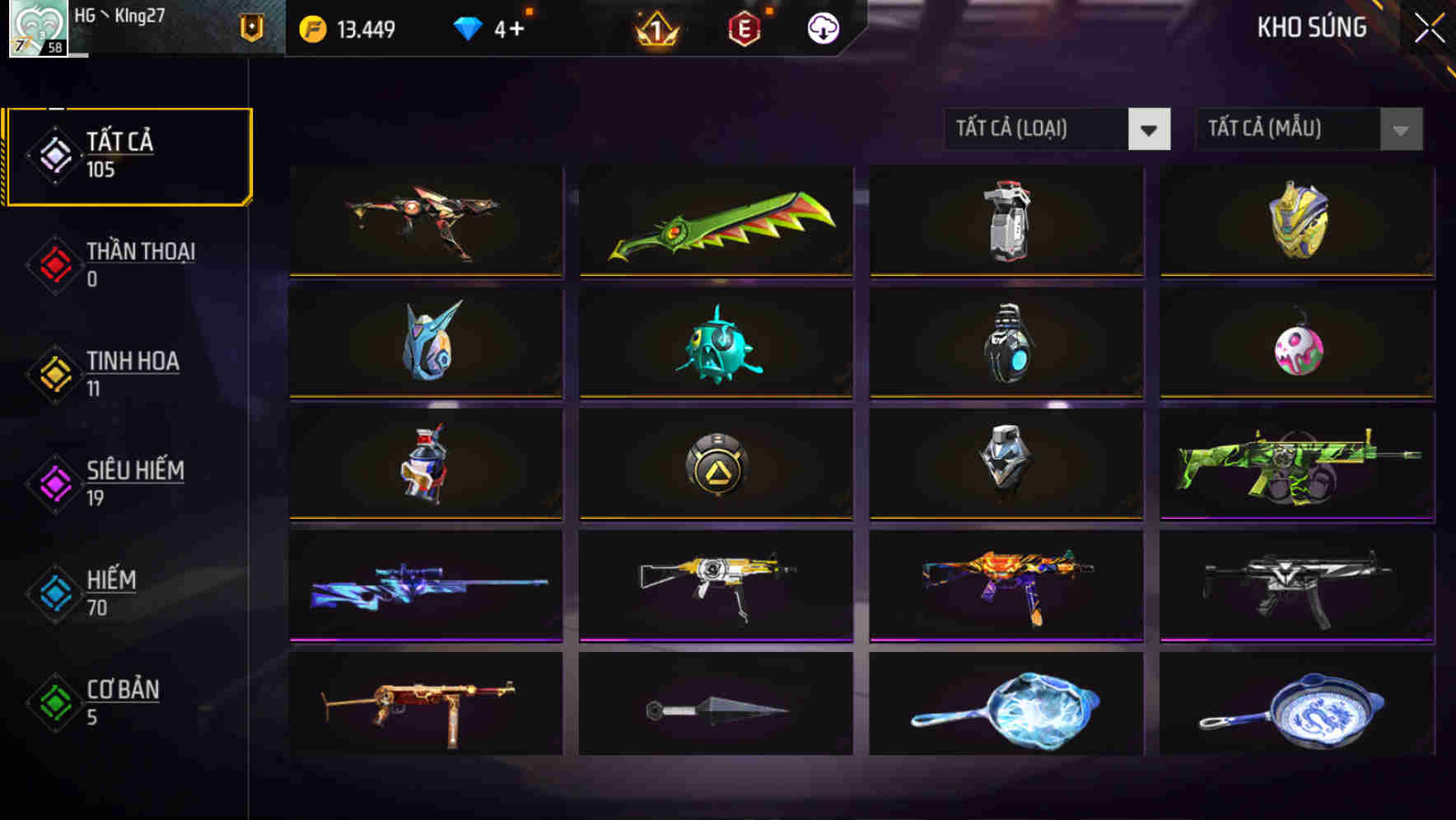Open the TẤT CẢ (LOẠI) dropdown

click(1057, 129)
